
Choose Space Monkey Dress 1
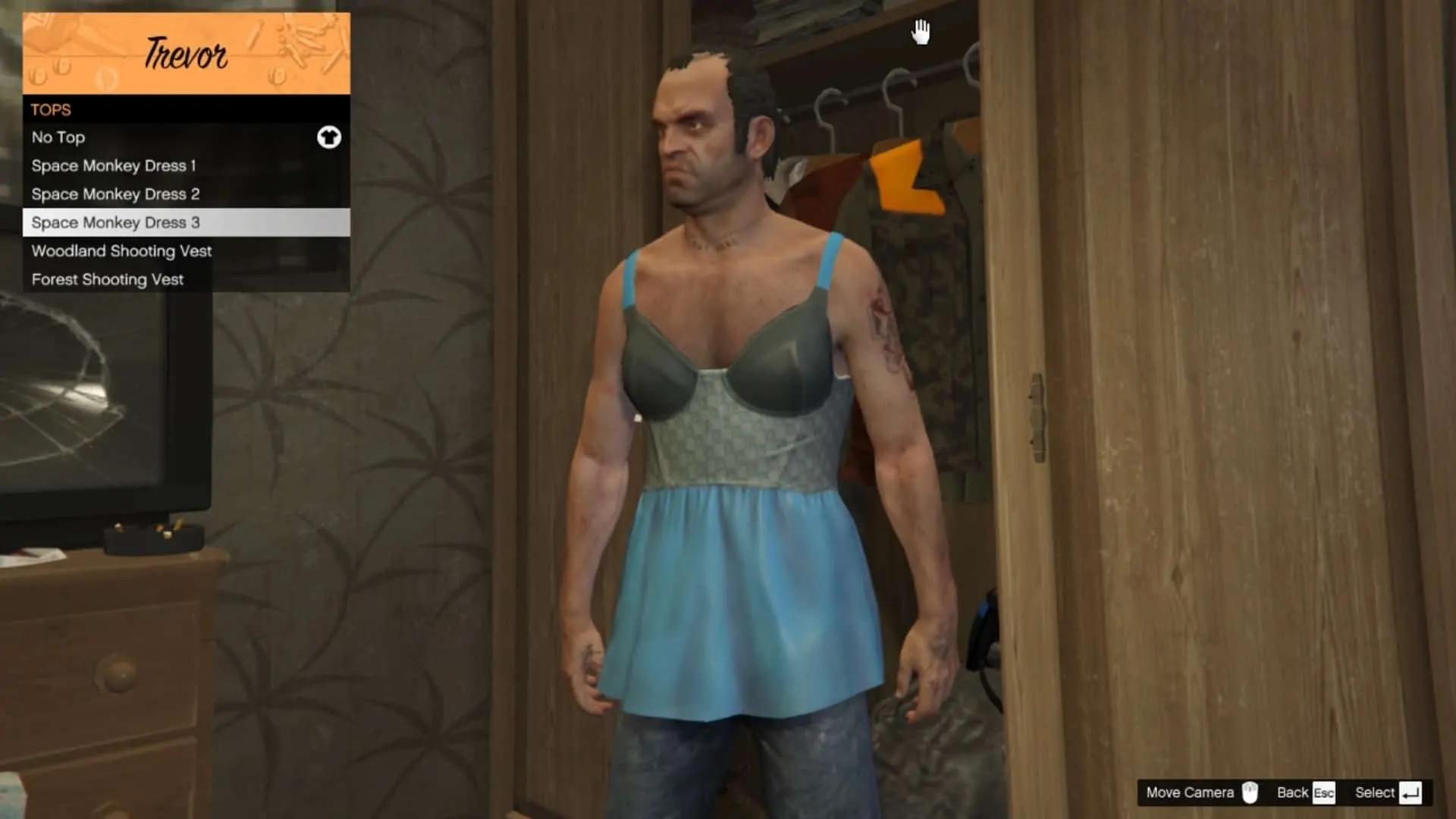tap(186, 165)
